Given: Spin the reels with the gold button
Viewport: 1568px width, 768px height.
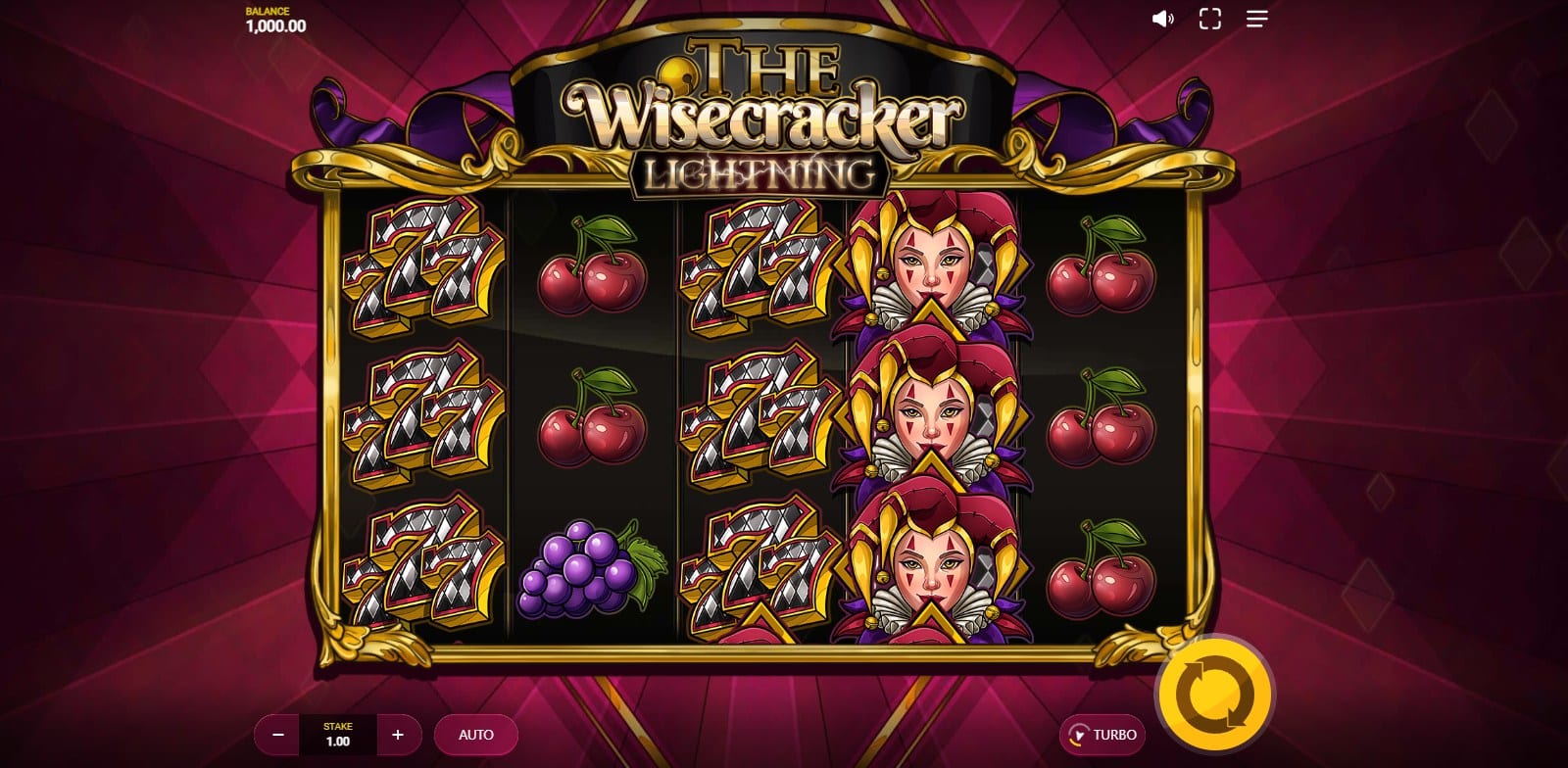Looking at the screenshot, I should point(1214,694).
